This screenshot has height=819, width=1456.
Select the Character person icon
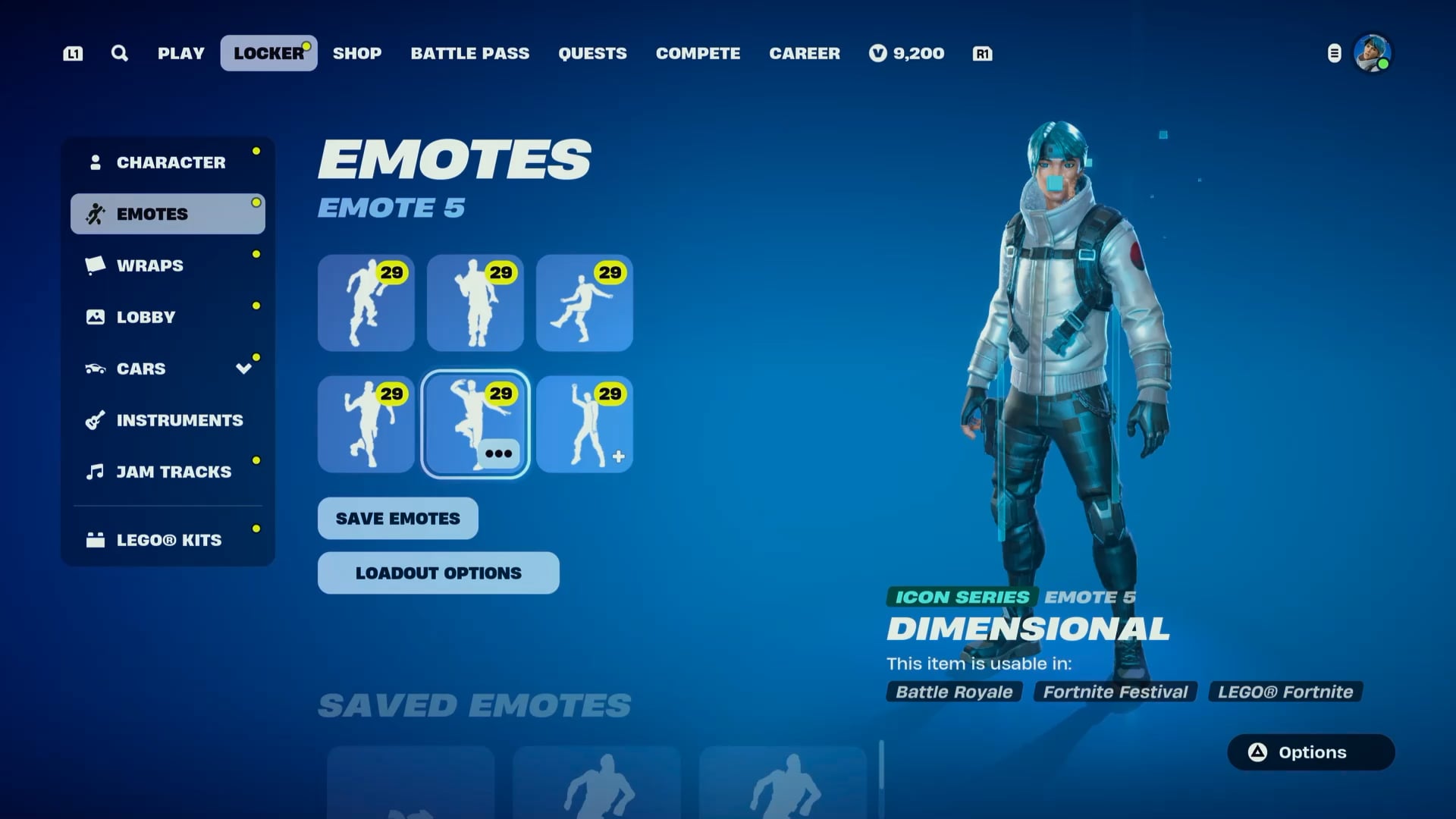click(96, 161)
